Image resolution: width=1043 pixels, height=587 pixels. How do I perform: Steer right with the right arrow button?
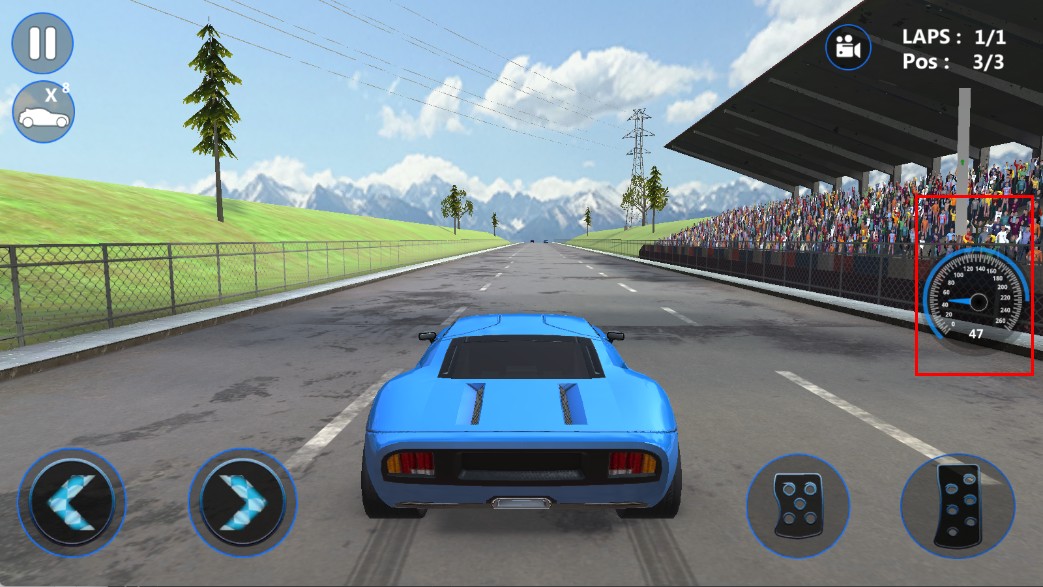[242, 502]
